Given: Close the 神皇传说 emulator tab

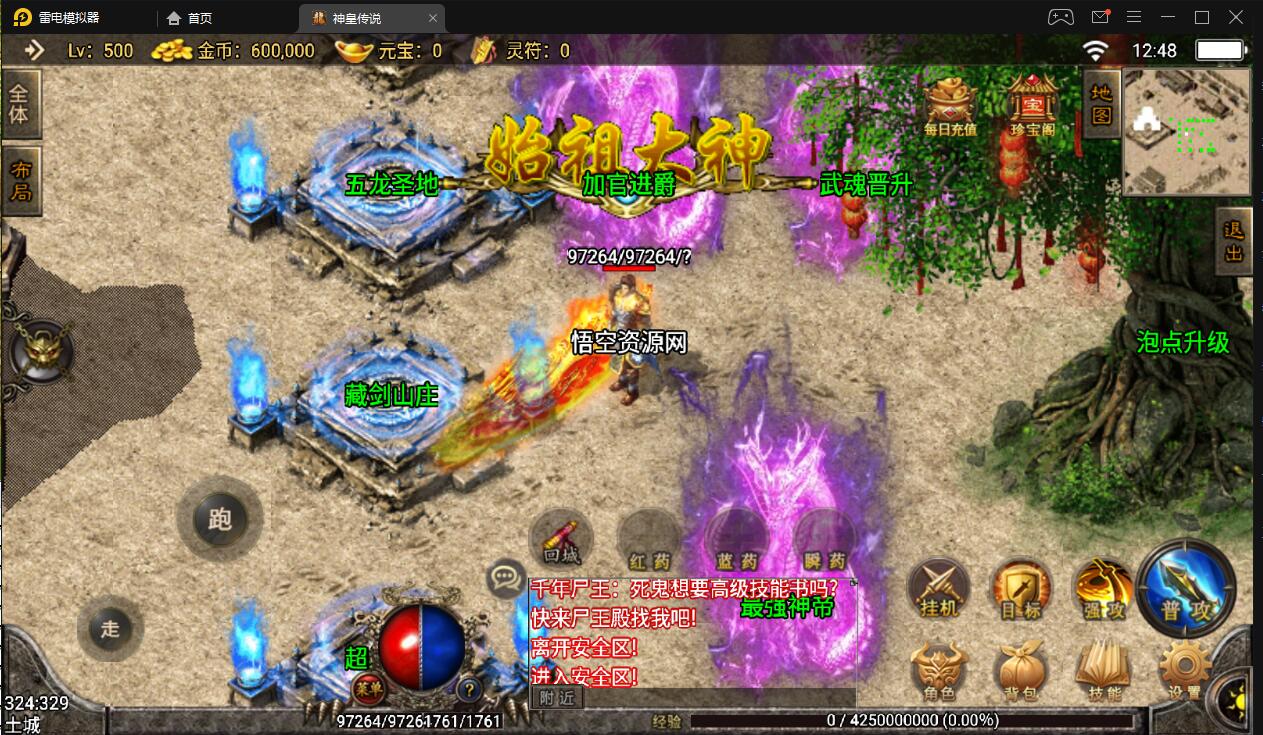Looking at the screenshot, I should pos(432,18).
